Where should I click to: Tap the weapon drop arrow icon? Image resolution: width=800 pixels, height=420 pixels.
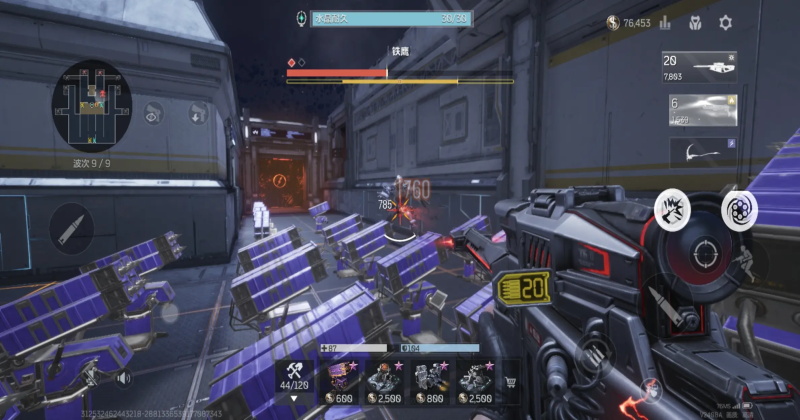[197, 113]
